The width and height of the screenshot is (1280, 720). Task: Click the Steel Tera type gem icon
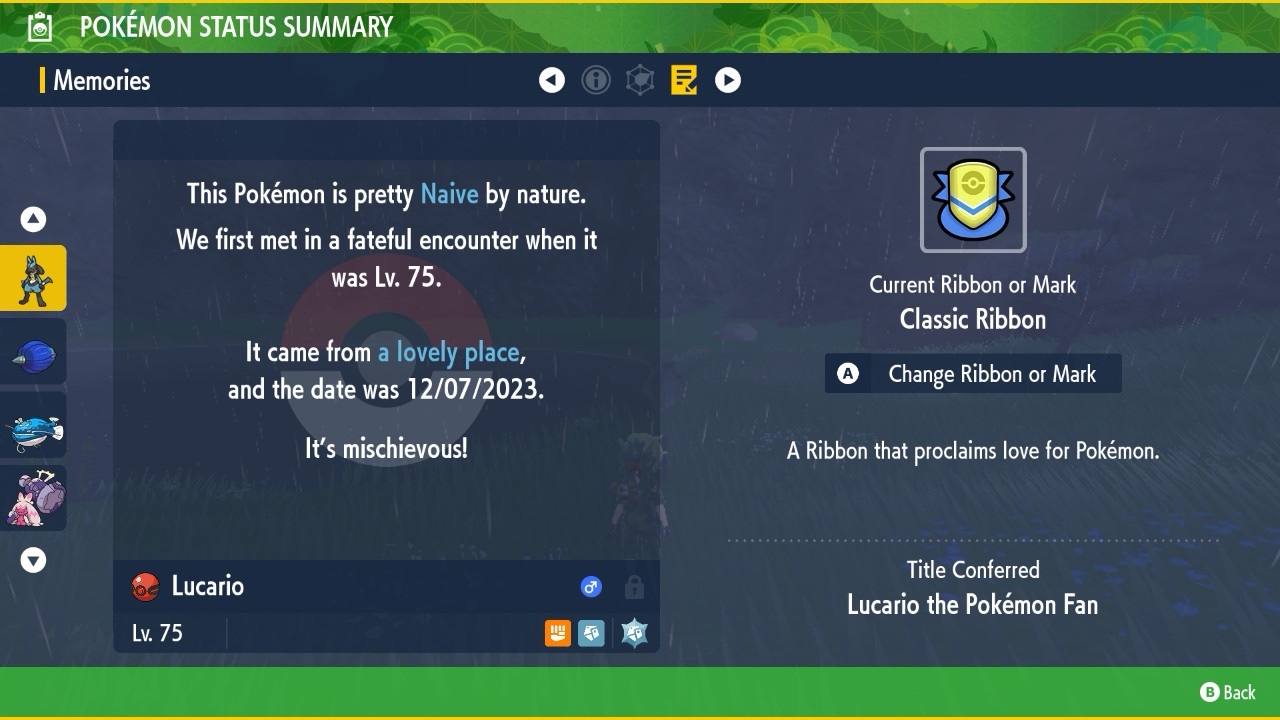[634, 633]
